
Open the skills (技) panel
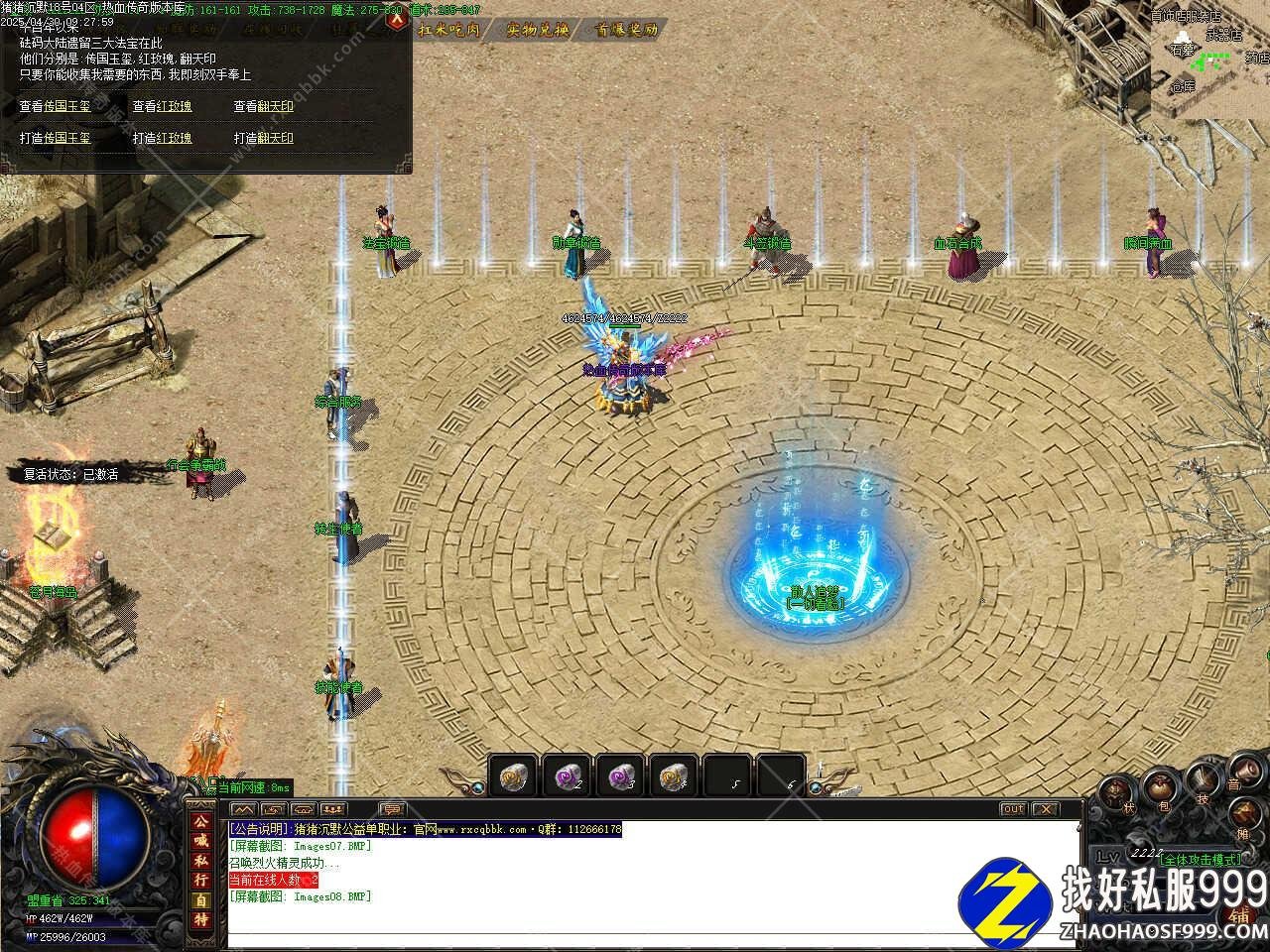tap(1204, 779)
